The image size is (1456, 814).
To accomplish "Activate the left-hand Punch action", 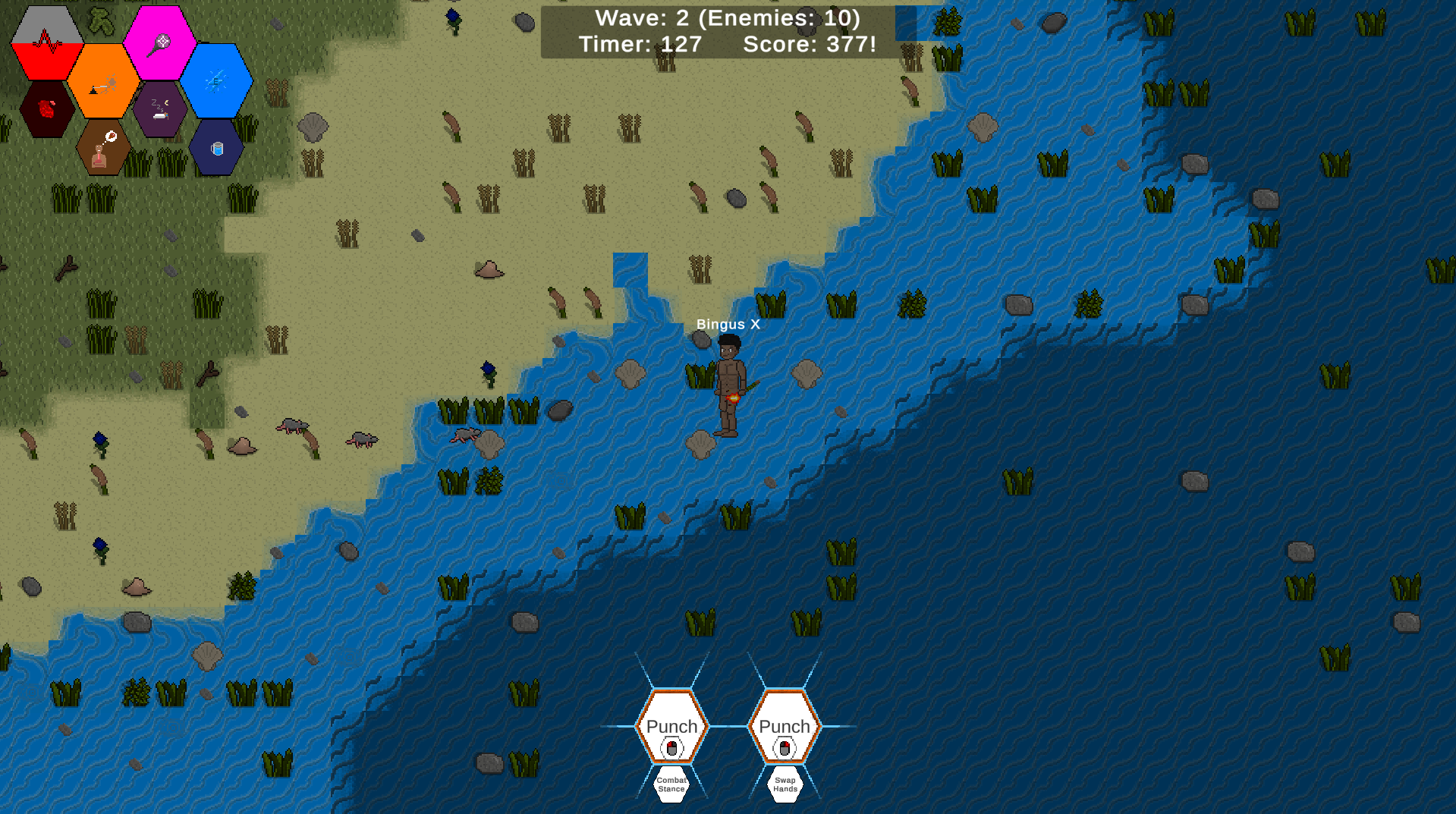I will tap(671, 726).
